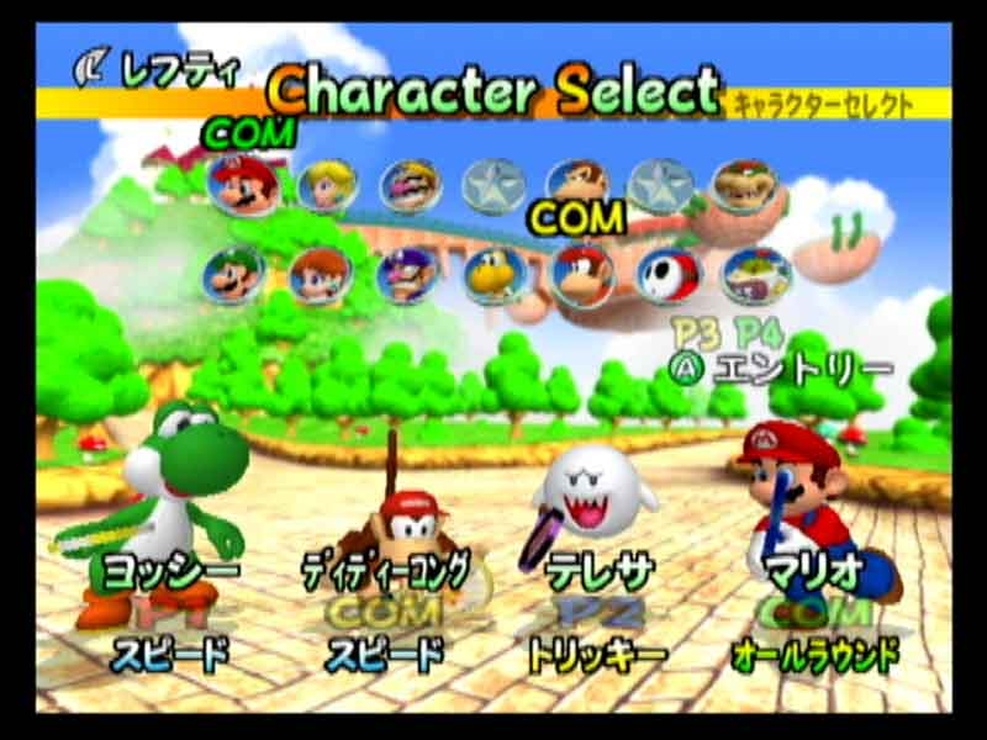Select Mario's portrait in the character grid
Image resolution: width=987 pixels, height=740 pixels.
pyautogui.click(x=244, y=186)
